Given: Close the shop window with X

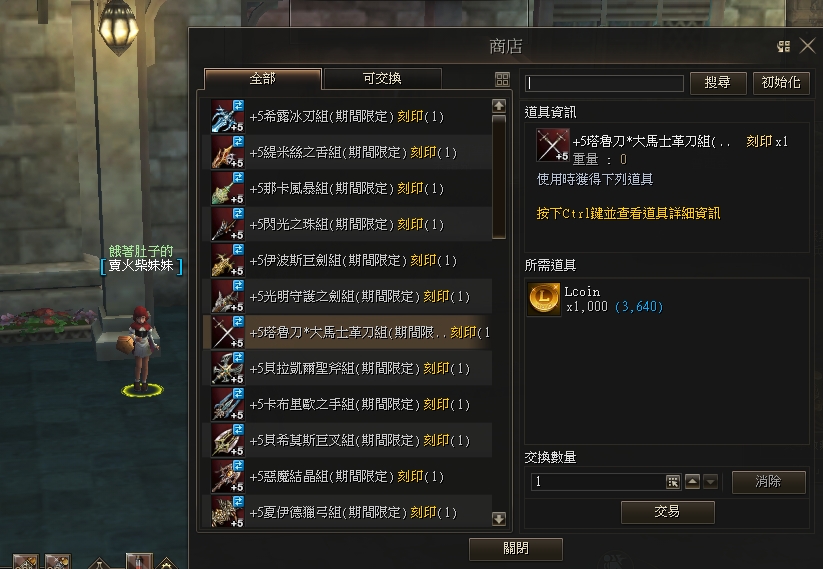Looking at the screenshot, I should 807,46.
